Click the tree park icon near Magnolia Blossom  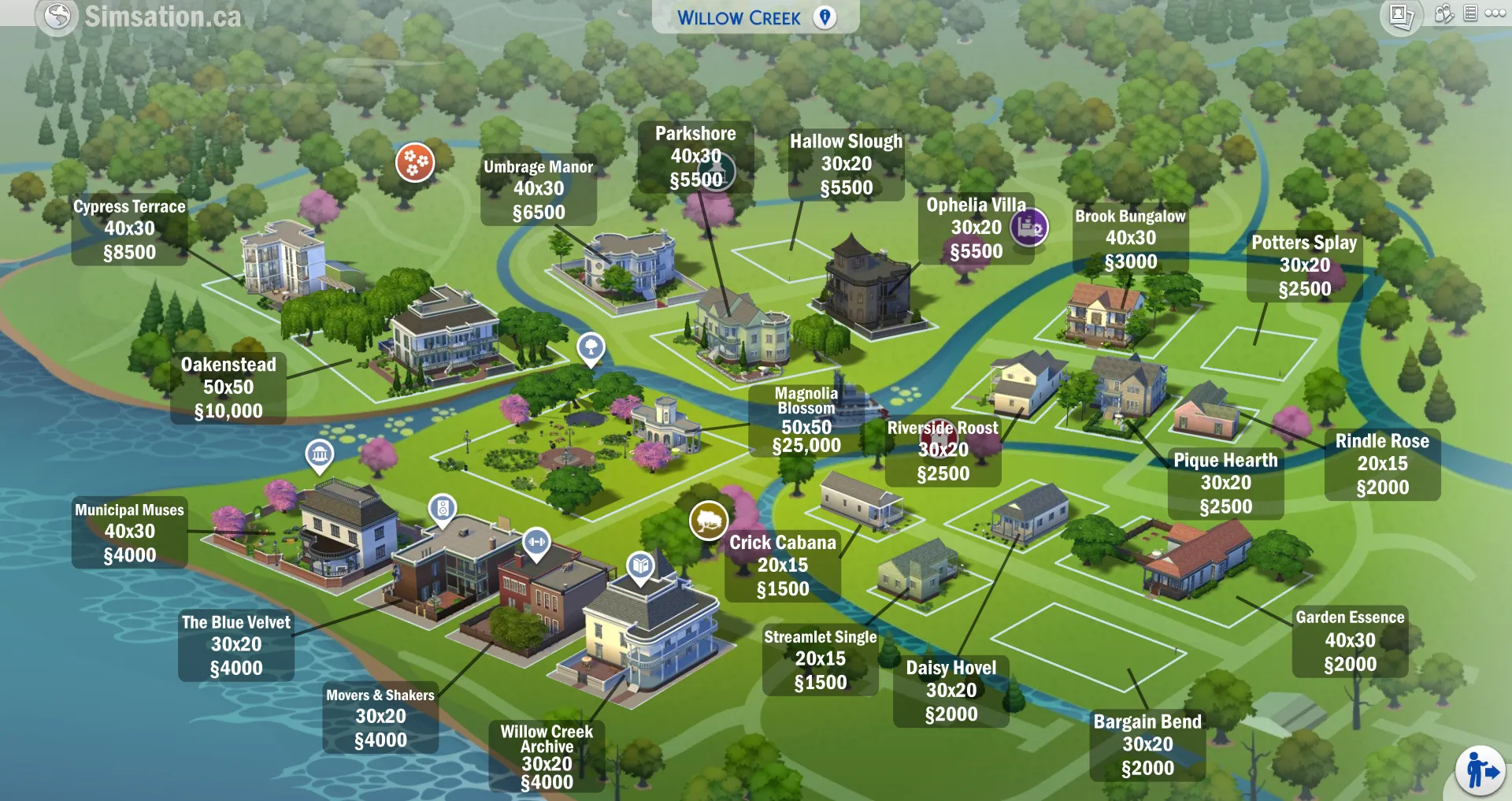[590, 347]
